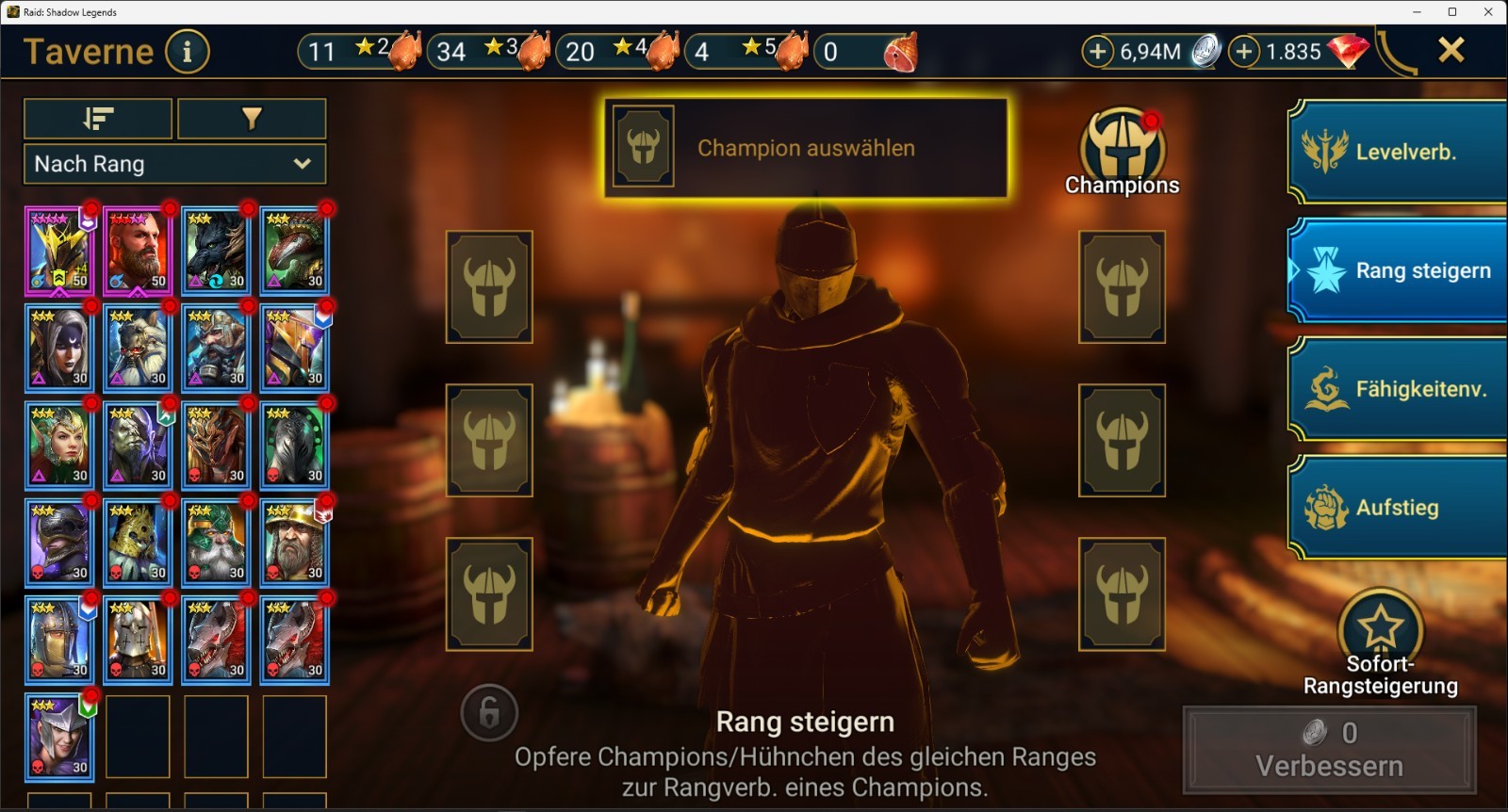Select the hooded purple-haired woman champion
Viewport: 1508px width, 812px height.
[x=59, y=348]
